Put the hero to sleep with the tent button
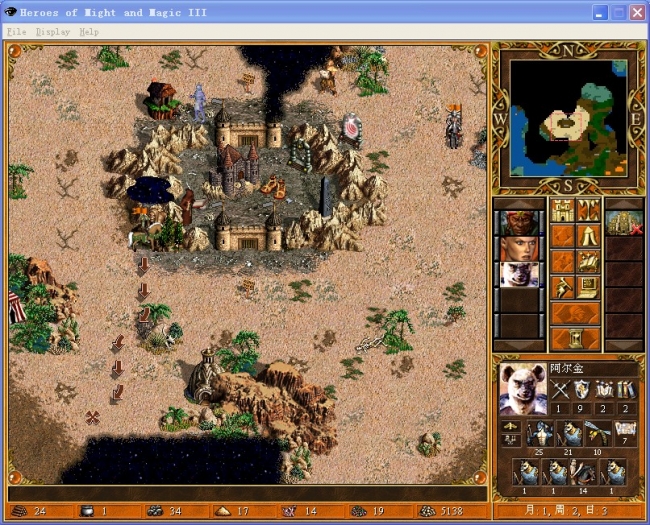 pos(588,236)
